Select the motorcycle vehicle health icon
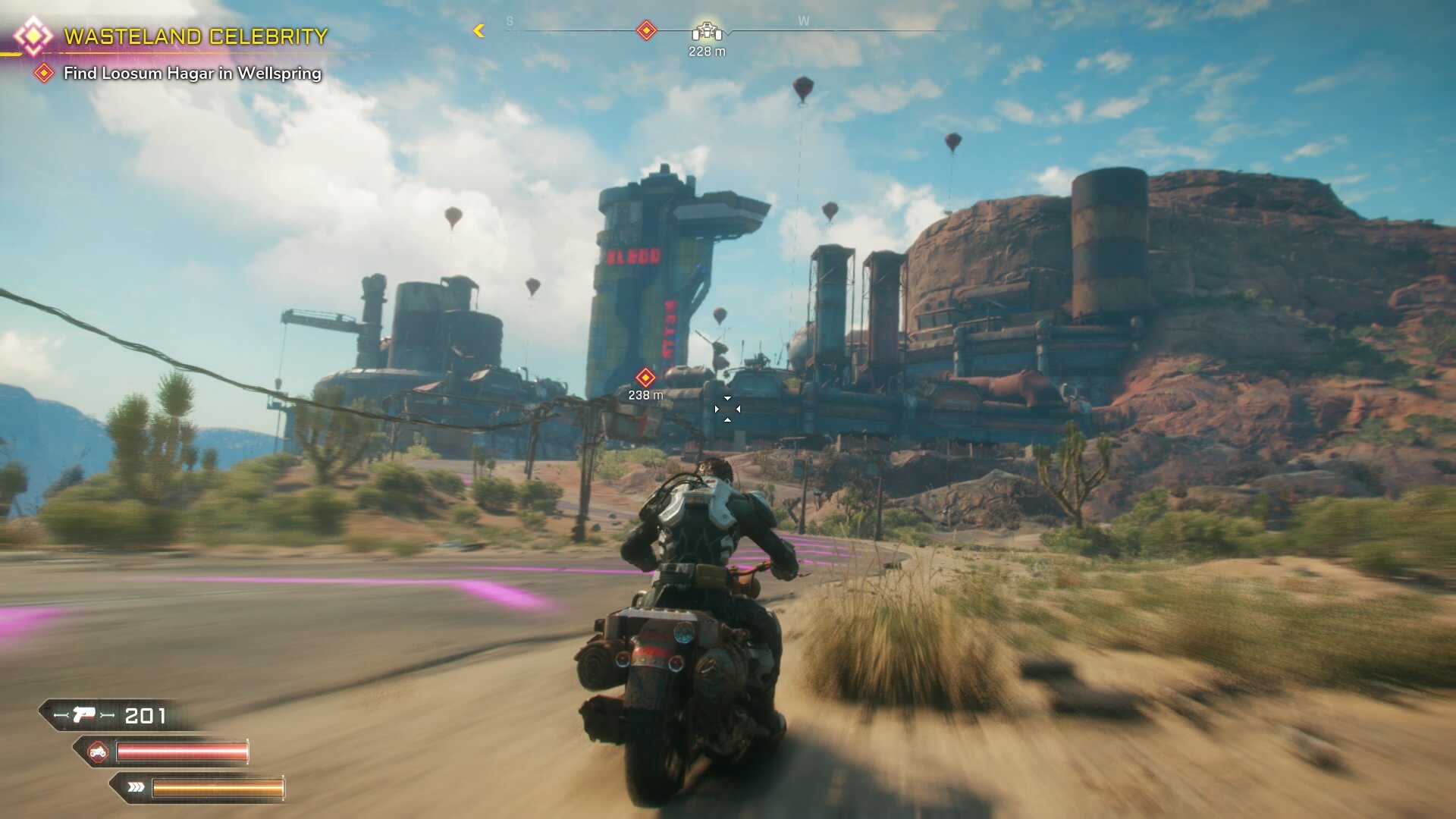This screenshot has height=819, width=1456. [98, 752]
